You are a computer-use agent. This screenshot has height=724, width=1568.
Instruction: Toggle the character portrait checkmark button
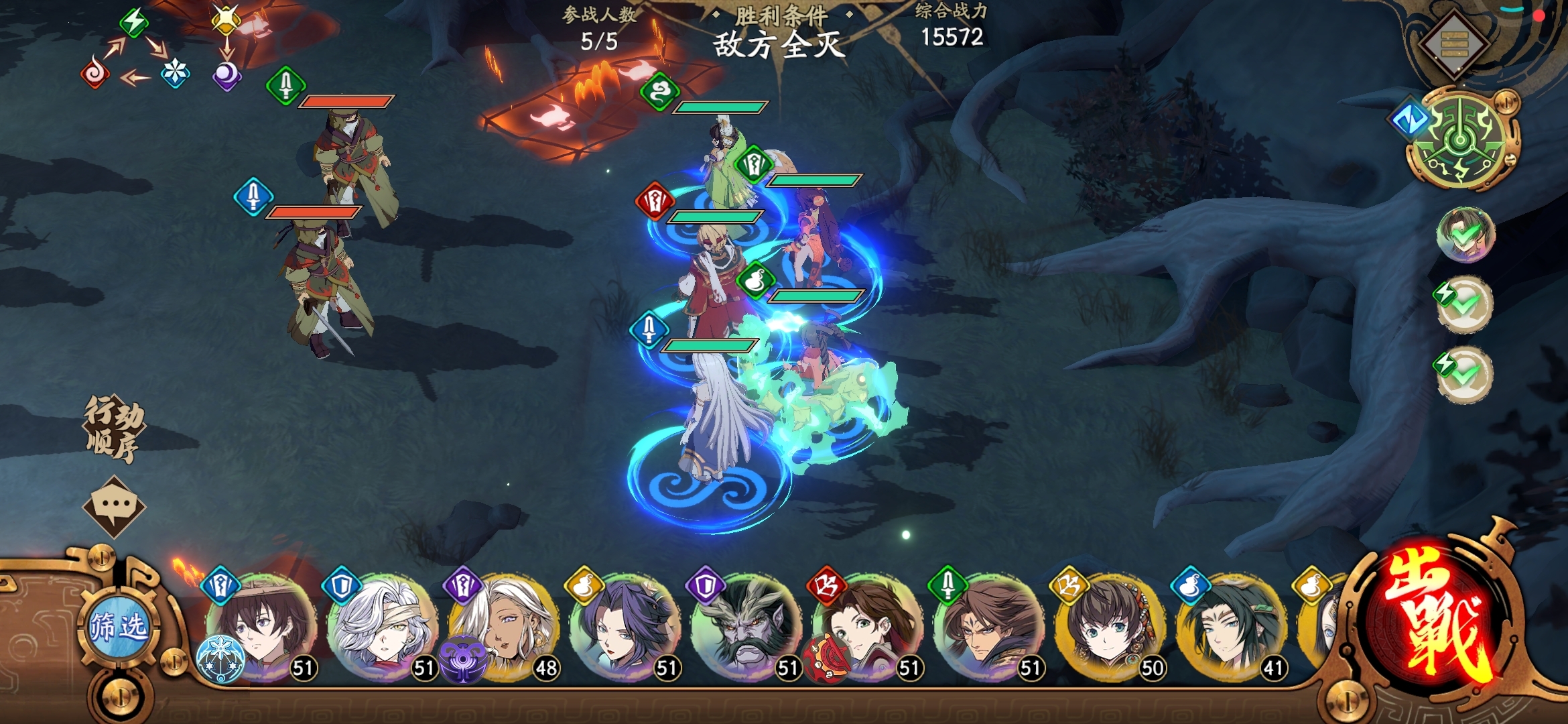[x=1465, y=235]
